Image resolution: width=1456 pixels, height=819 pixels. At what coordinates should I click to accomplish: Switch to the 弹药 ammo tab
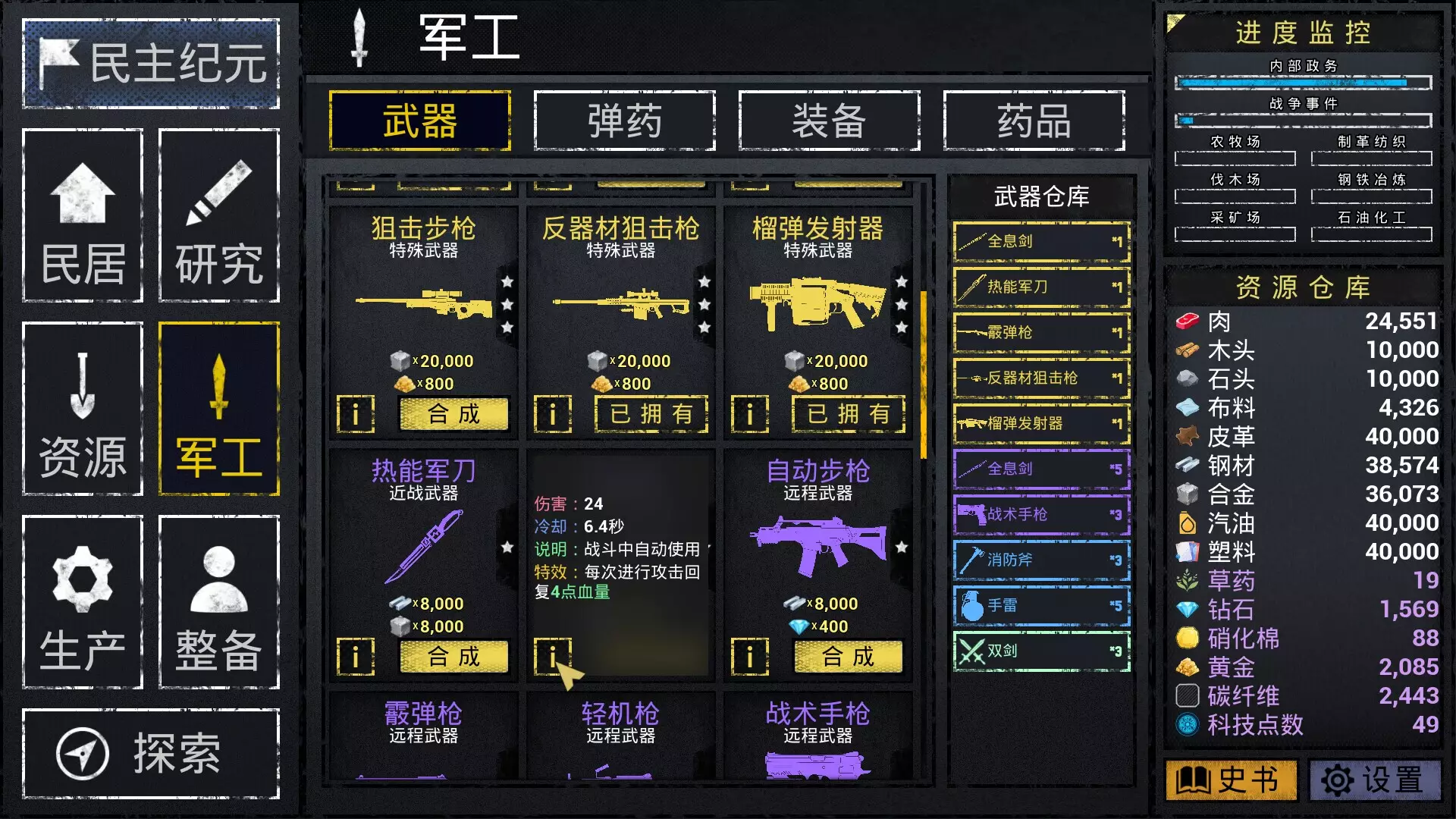point(624,121)
